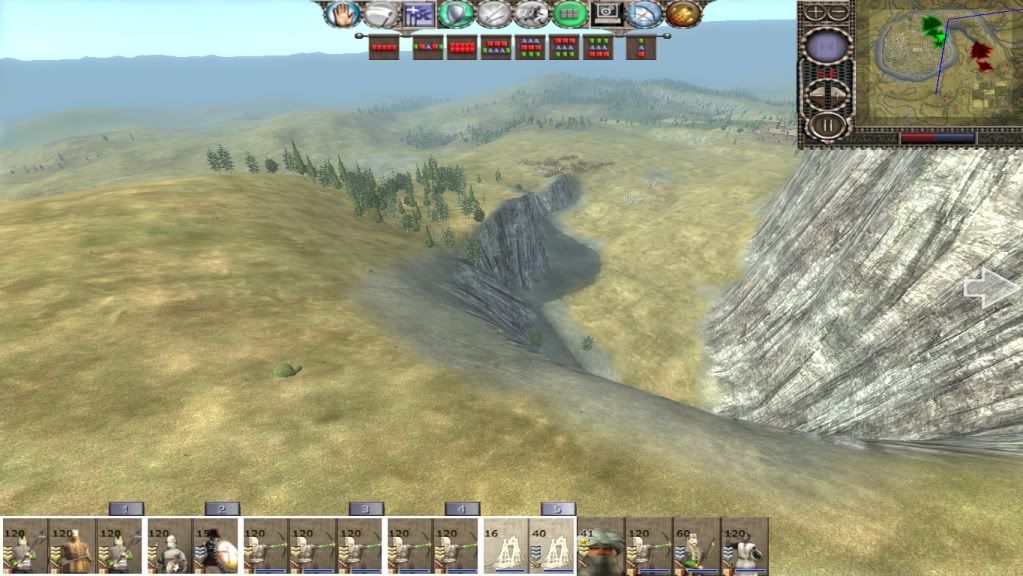Choose the single red line formation

tap(384, 47)
